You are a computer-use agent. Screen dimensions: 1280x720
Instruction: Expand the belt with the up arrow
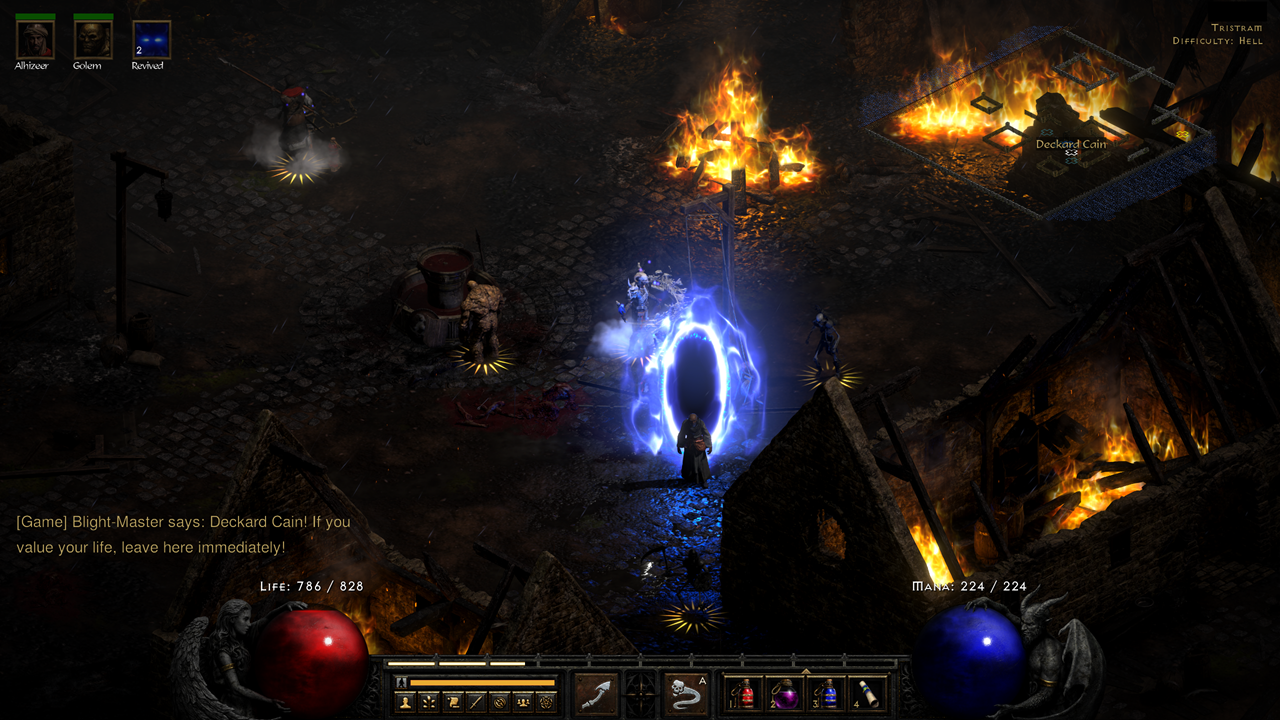[806, 671]
